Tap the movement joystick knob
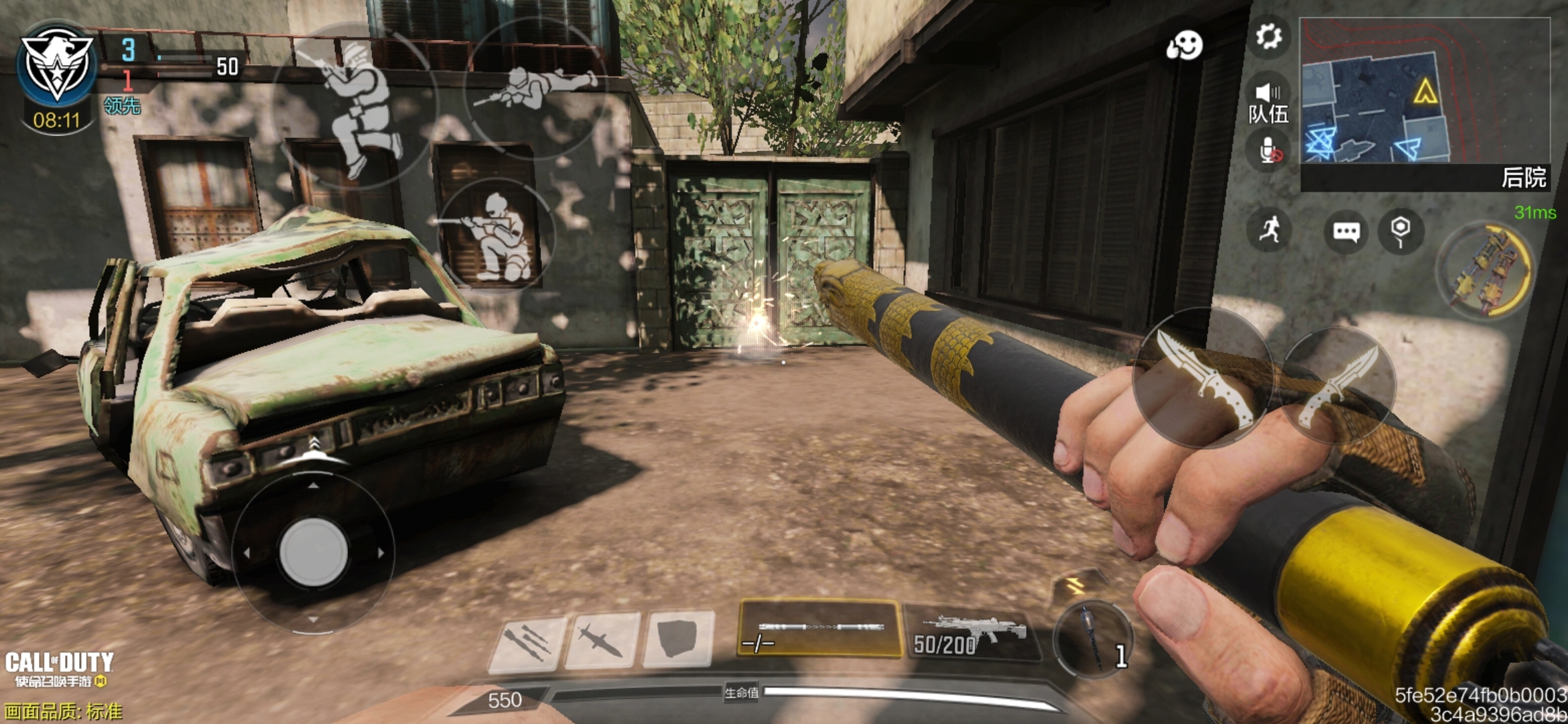The height and width of the screenshot is (724, 1568). 313,552
